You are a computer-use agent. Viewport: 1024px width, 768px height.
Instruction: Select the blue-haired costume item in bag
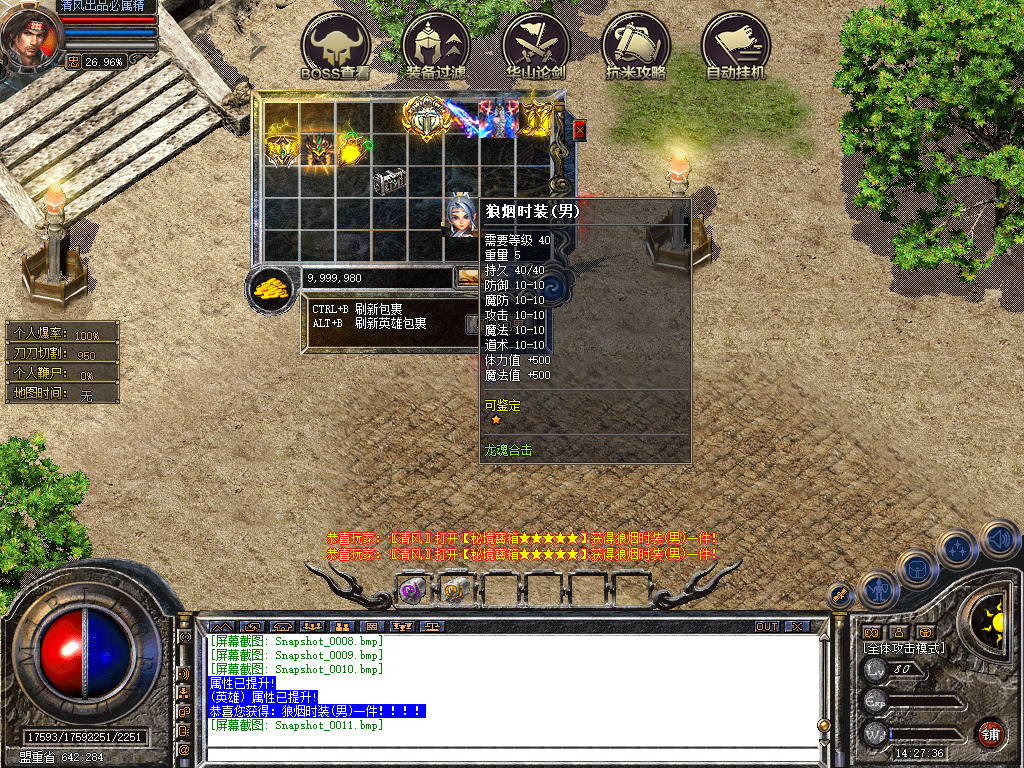pyautogui.click(x=459, y=216)
